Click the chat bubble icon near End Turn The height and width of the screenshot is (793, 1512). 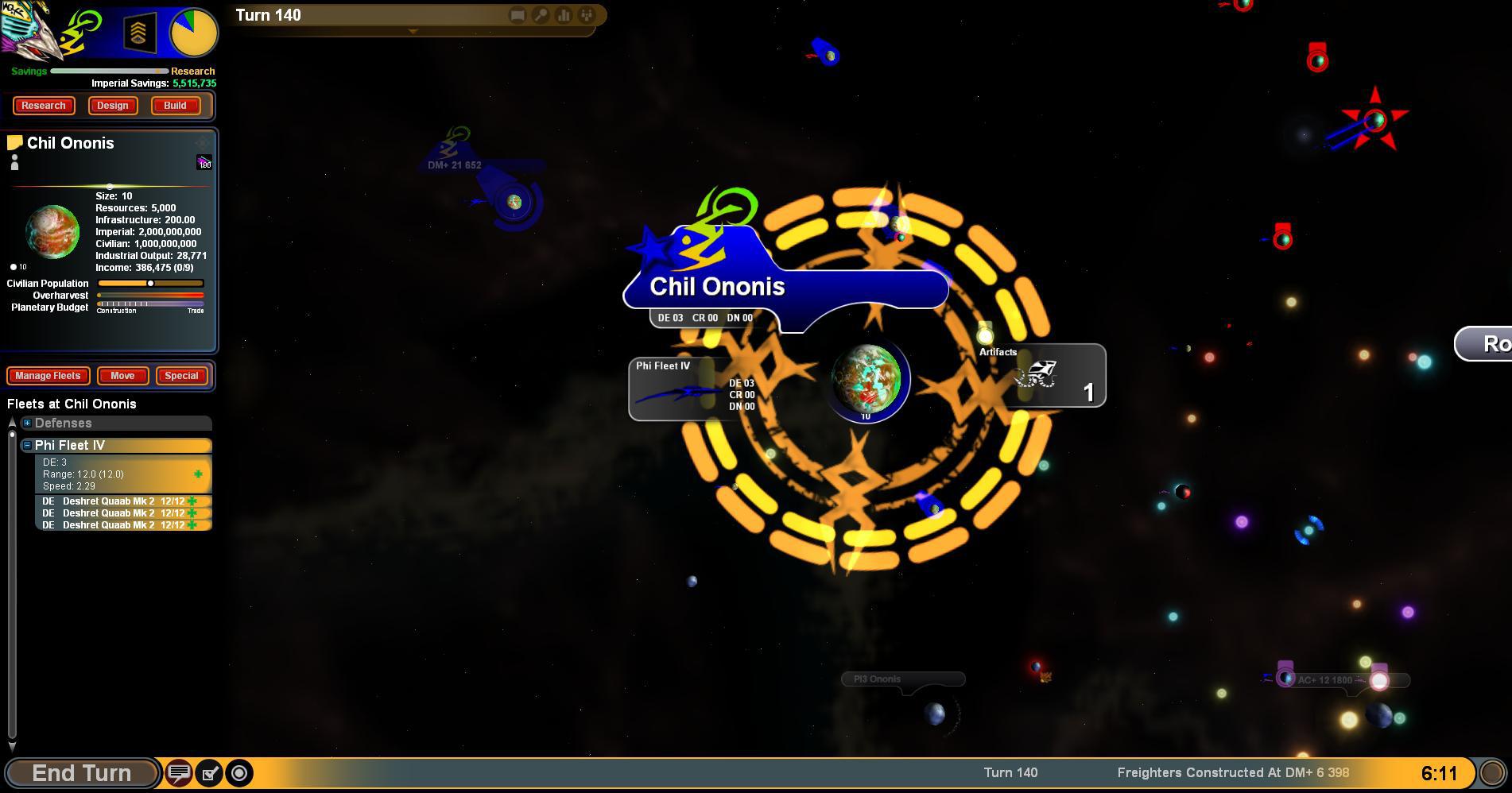tap(178, 772)
